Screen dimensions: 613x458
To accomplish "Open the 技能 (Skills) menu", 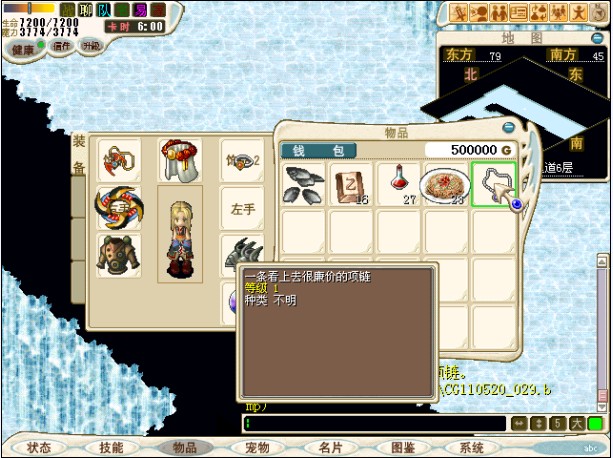I will [x=112, y=448].
